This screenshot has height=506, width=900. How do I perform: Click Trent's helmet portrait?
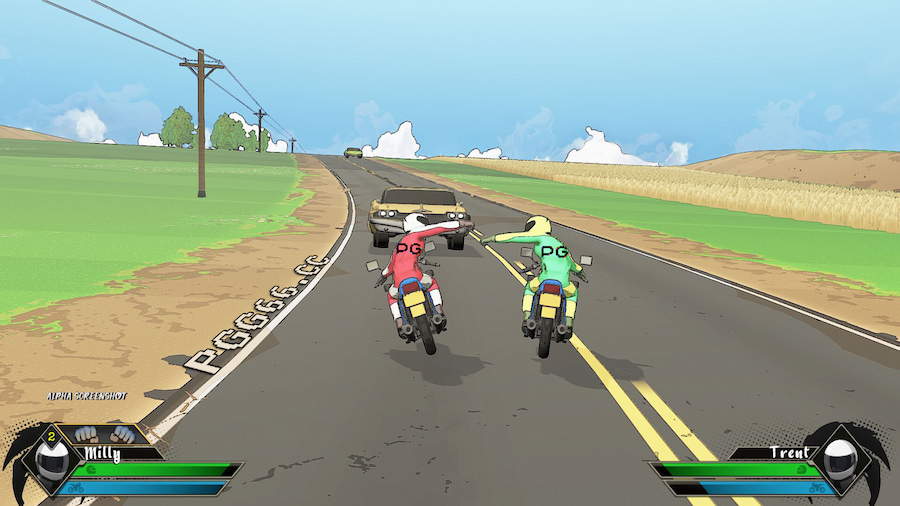pyautogui.click(x=840, y=462)
